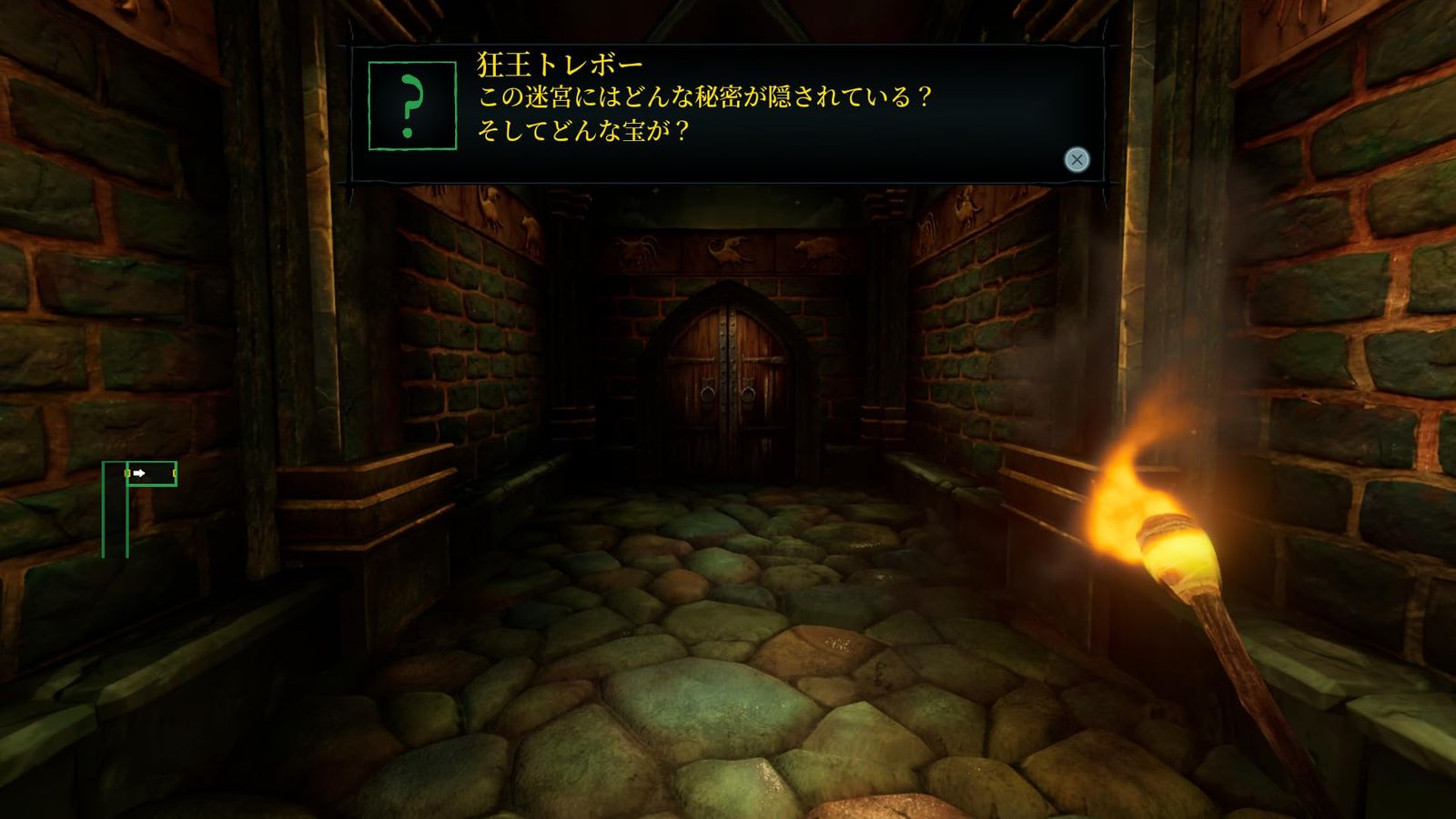1456x819 pixels.
Task: Click the green question mark icon
Action: [414, 103]
